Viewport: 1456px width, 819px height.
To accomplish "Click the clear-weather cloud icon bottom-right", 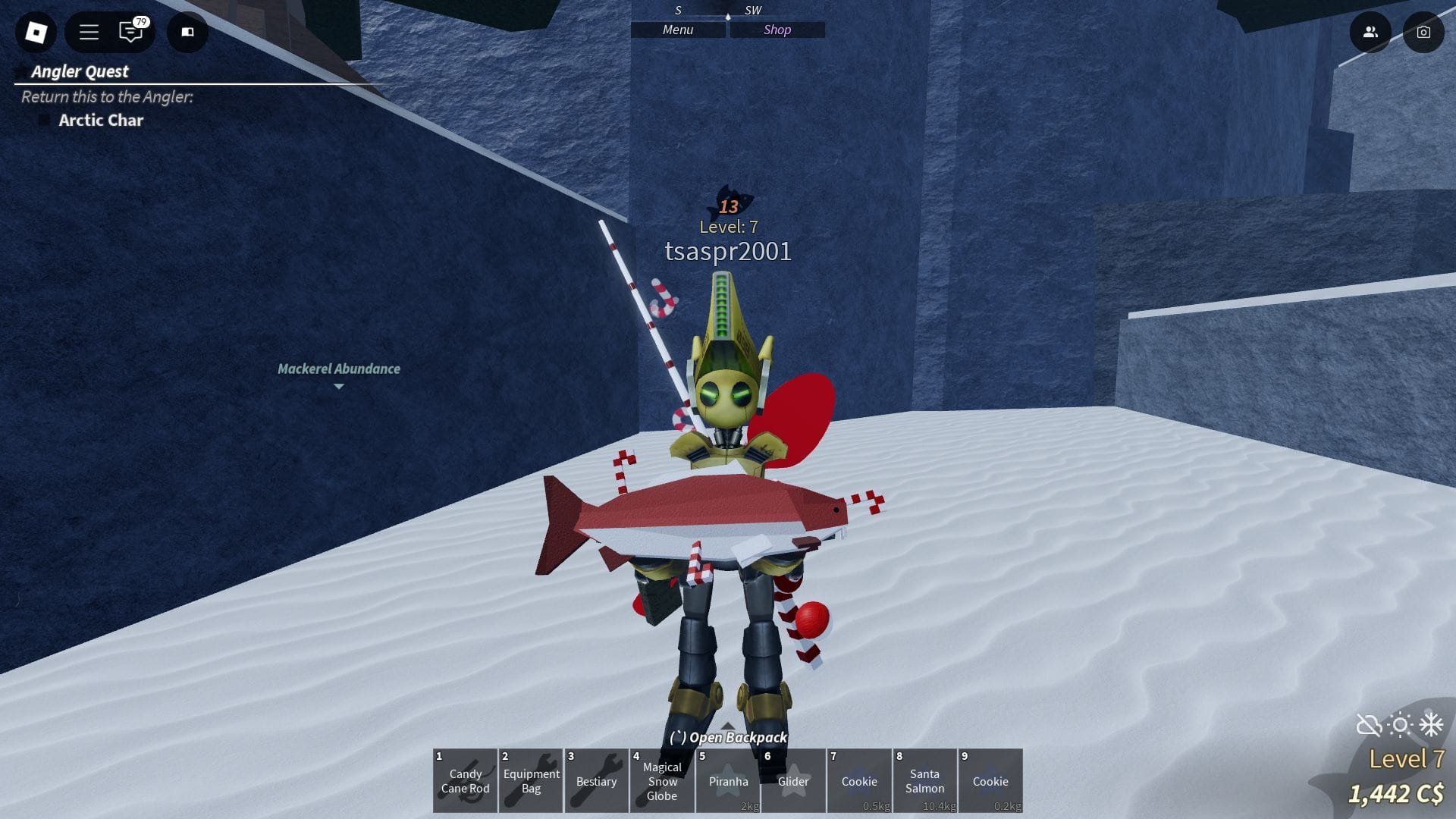I will pyautogui.click(x=1369, y=726).
